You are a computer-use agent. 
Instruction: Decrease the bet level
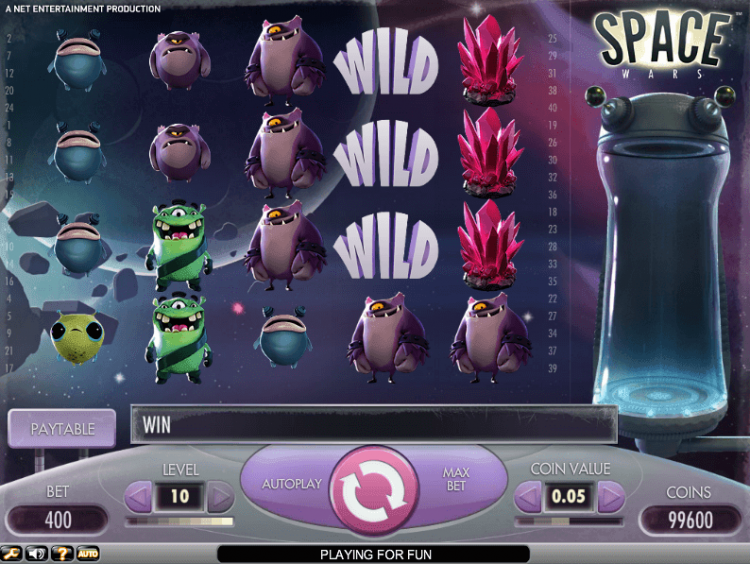point(139,496)
